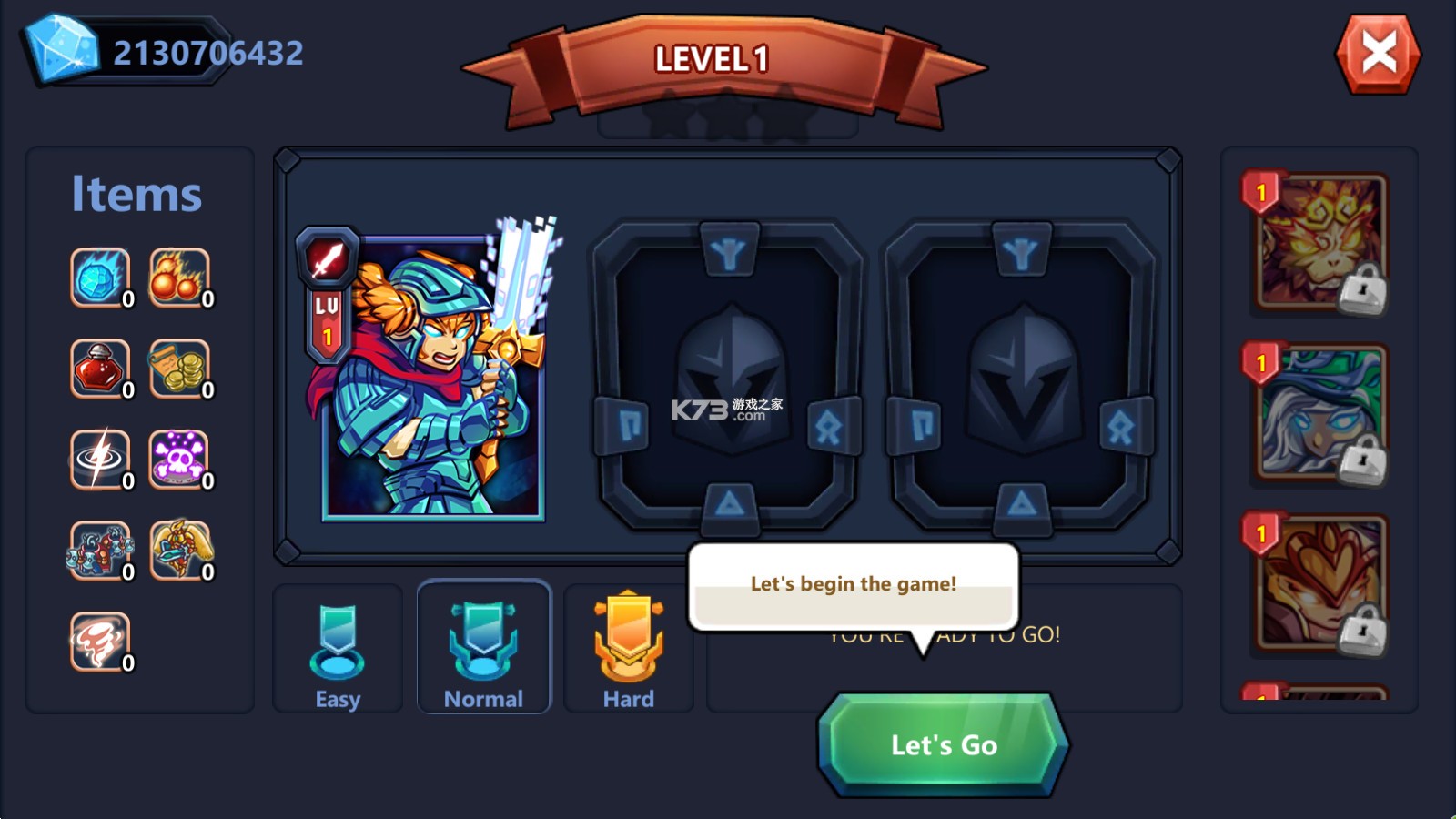Choose Easy difficulty

(338, 650)
